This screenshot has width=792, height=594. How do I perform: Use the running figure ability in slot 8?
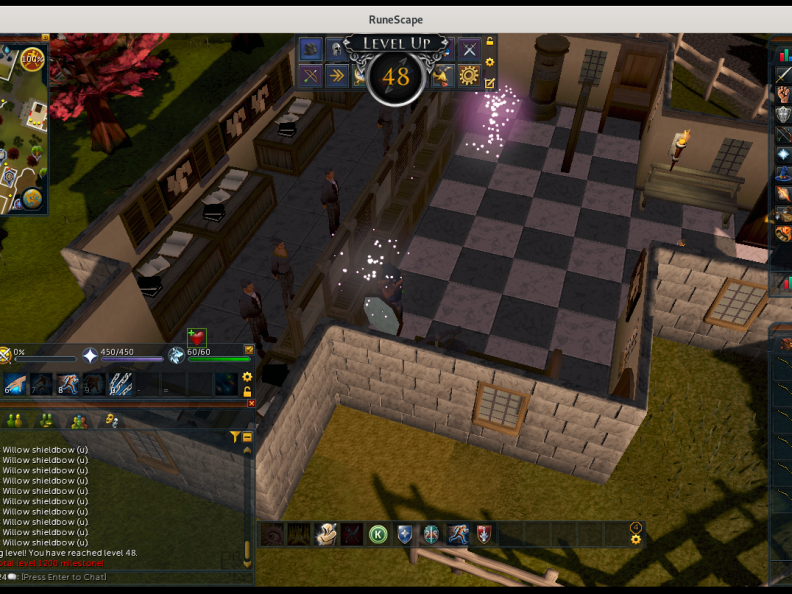coord(69,383)
